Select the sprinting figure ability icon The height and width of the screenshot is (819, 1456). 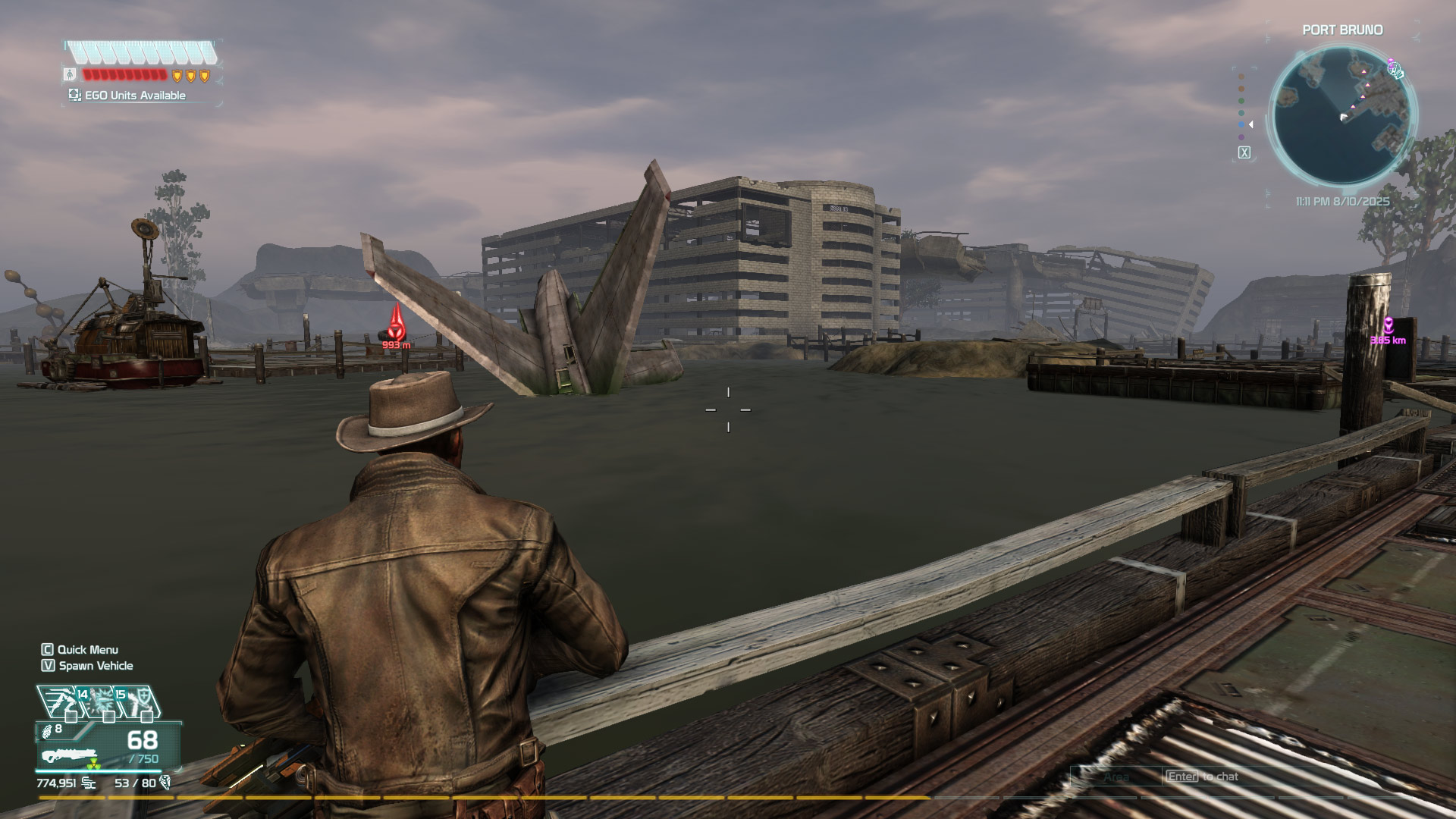pyautogui.click(x=59, y=701)
